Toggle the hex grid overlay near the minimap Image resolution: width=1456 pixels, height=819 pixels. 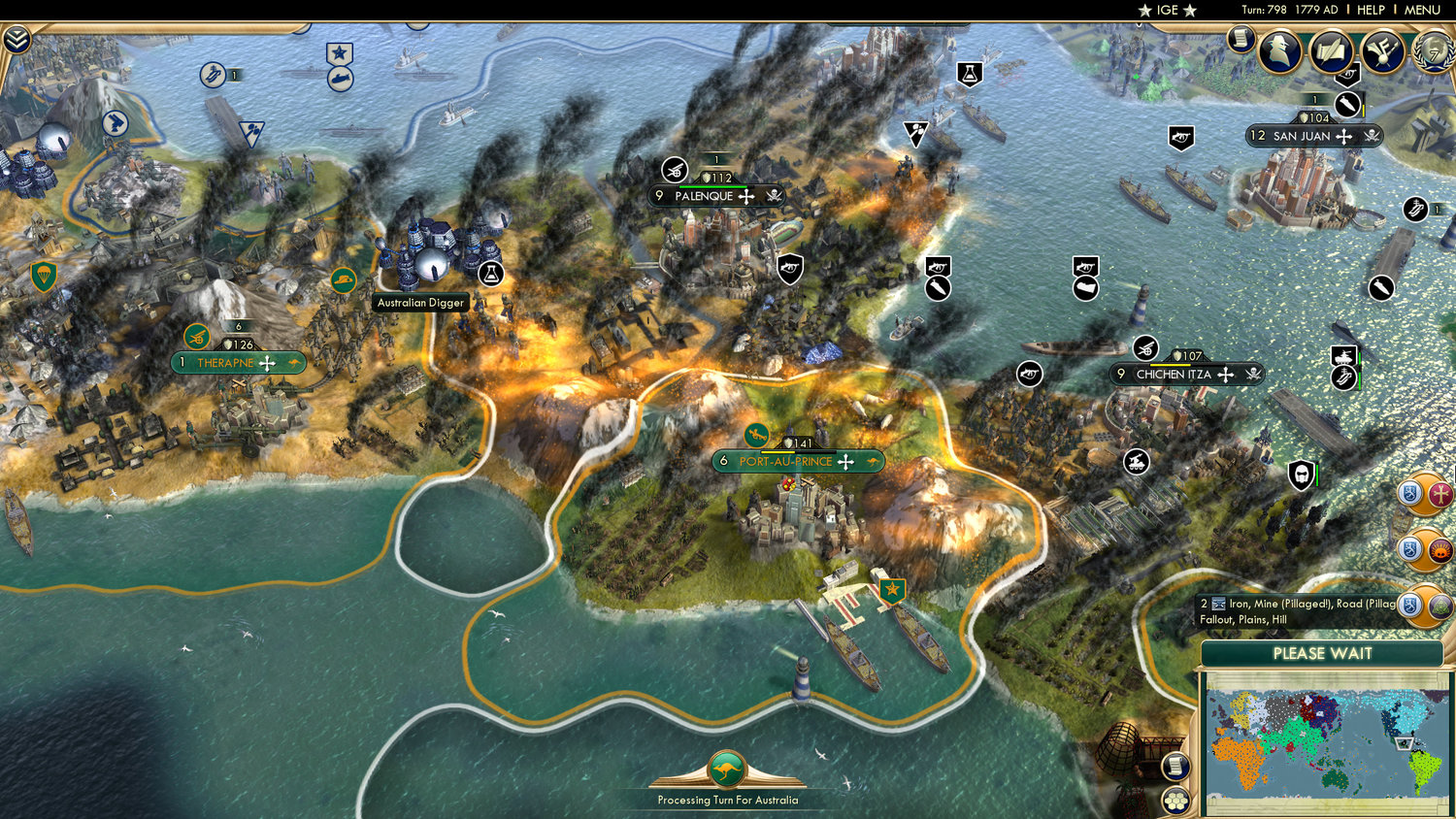pos(1177,801)
